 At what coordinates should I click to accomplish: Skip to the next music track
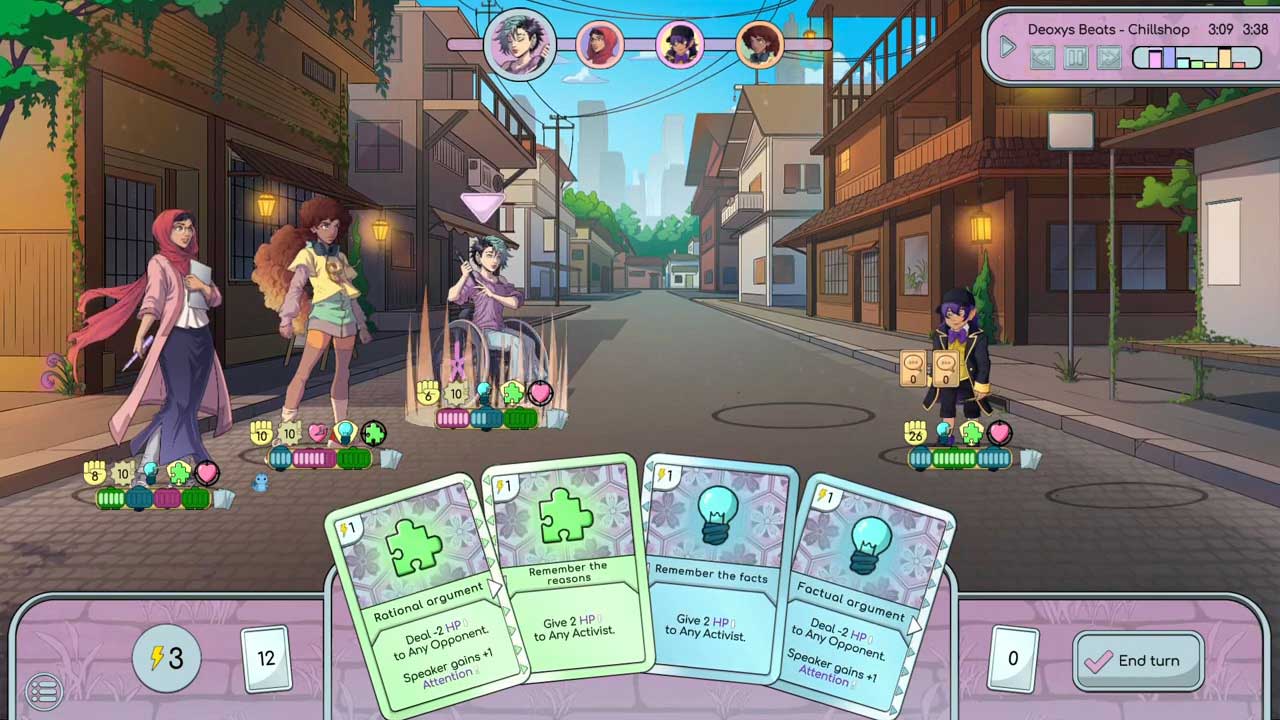click(1108, 58)
